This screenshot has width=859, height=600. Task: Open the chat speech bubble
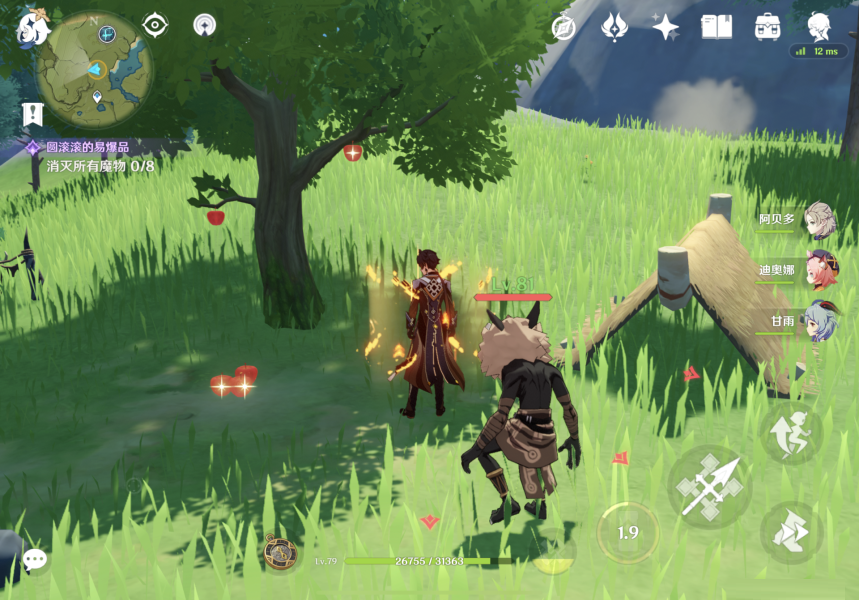35,559
